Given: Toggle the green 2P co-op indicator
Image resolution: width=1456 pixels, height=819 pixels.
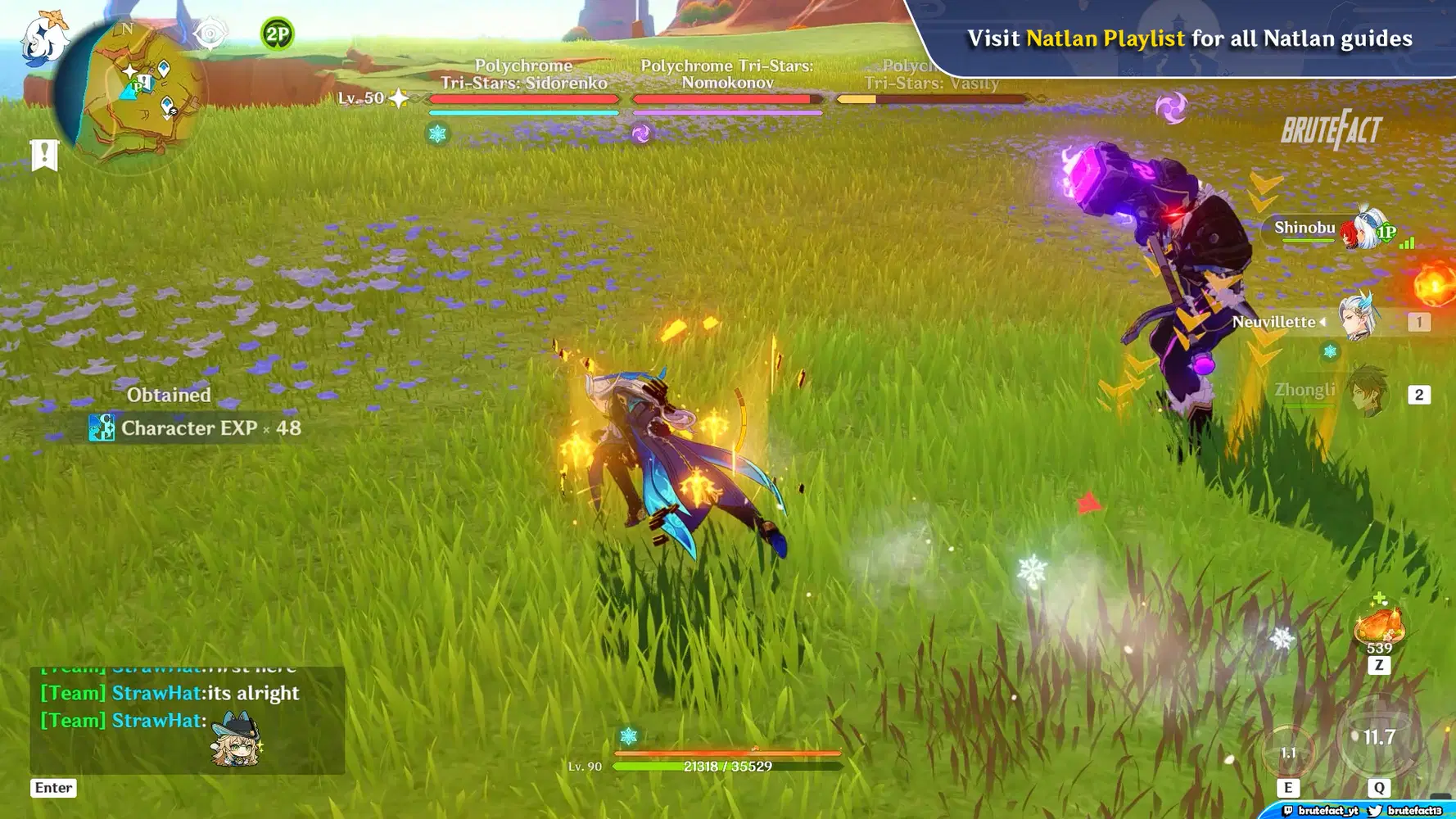Looking at the screenshot, I should 276,34.
